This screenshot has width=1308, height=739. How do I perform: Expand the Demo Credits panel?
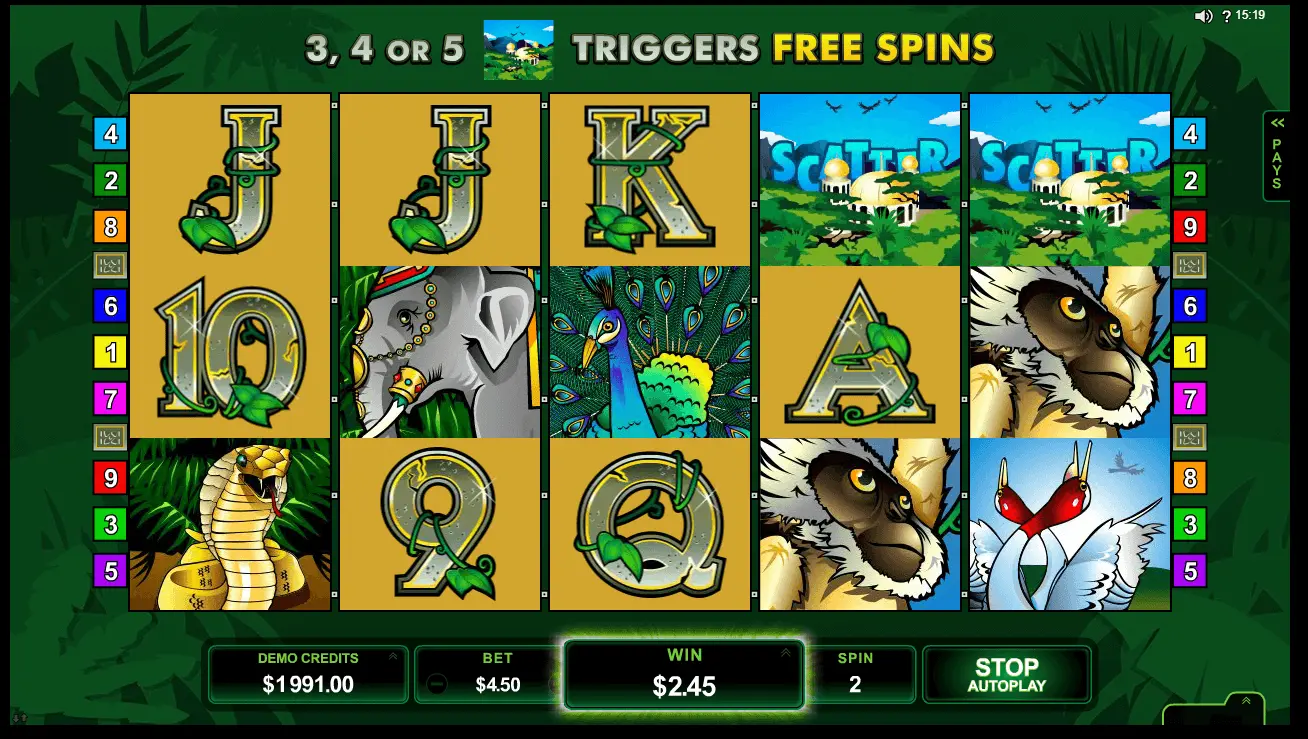tap(392, 657)
